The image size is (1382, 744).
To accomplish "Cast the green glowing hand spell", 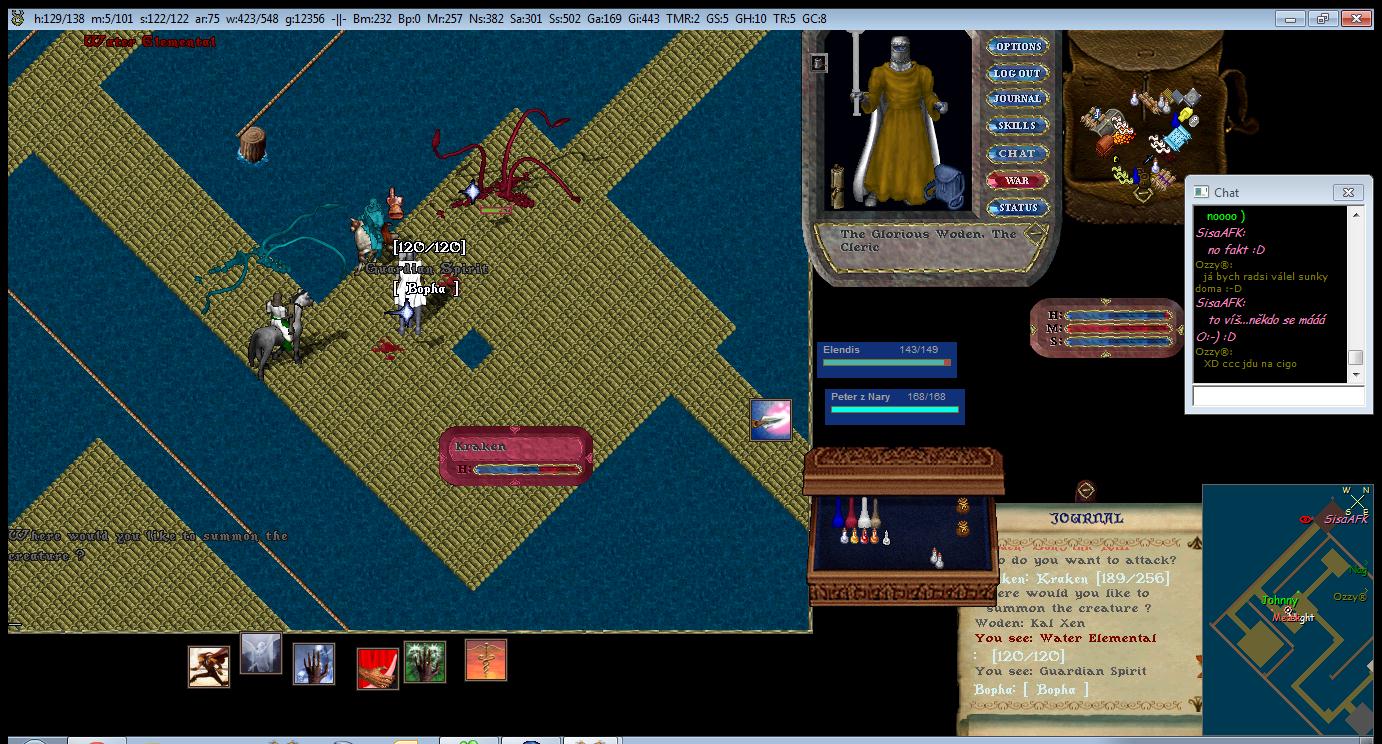I will [x=425, y=662].
